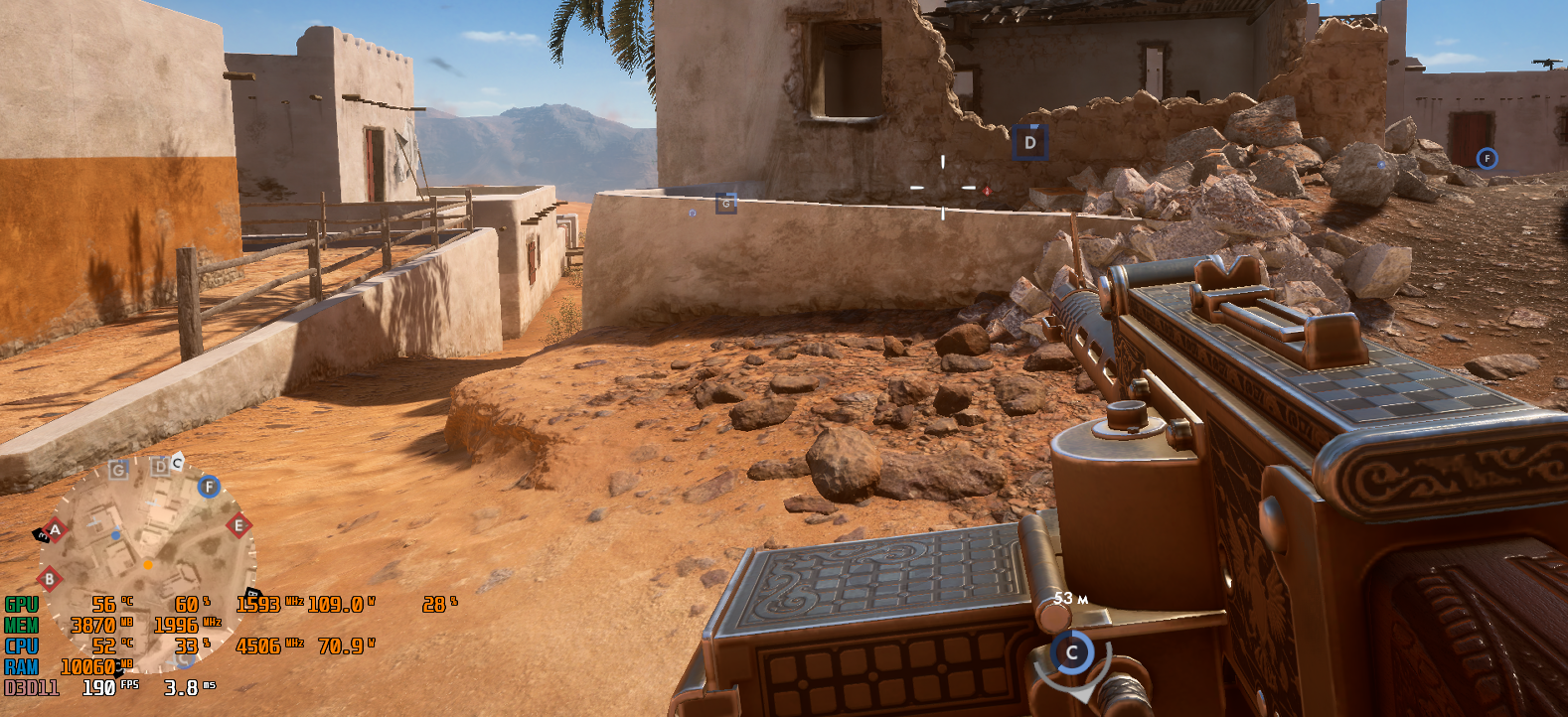Select the red A flag on minimap
1568x717 pixels.
pos(55,529)
